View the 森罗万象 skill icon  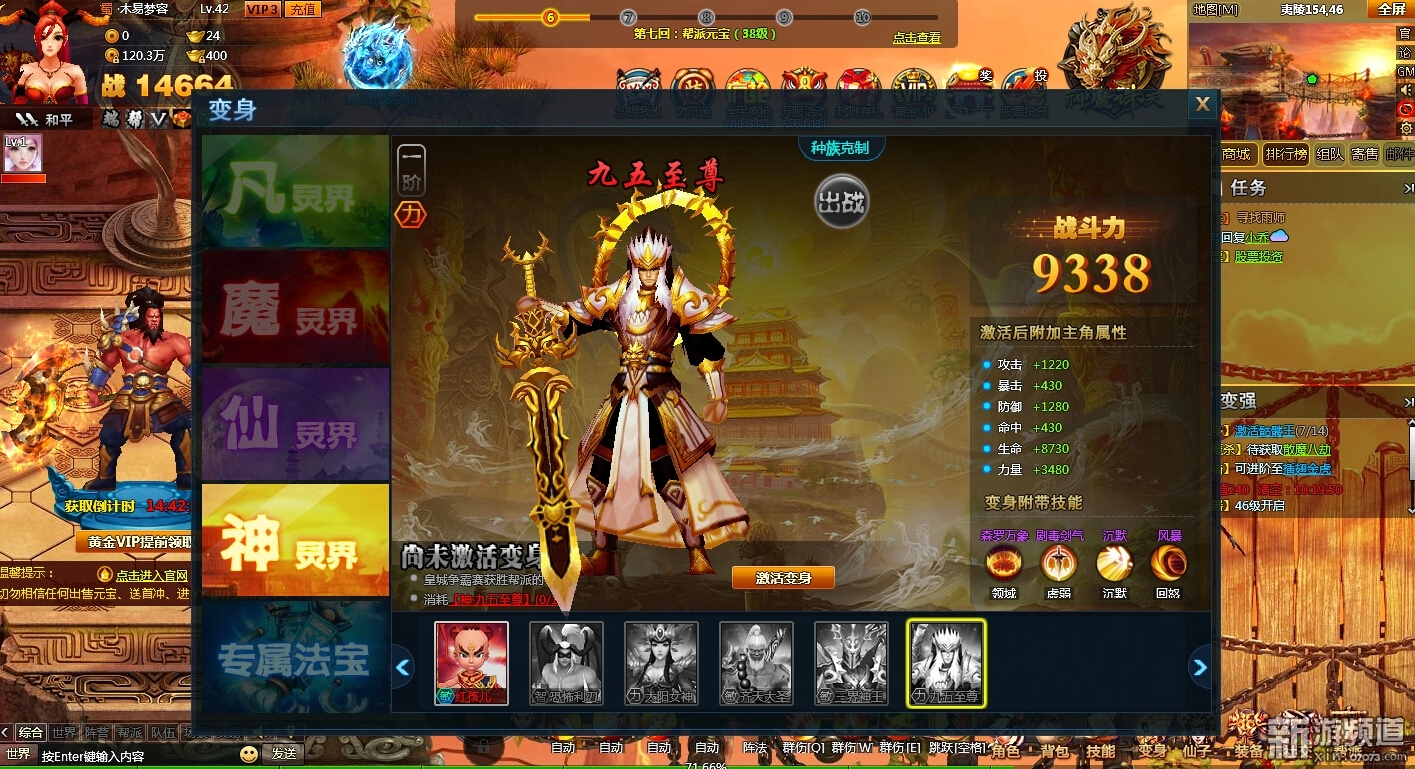(1003, 563)
